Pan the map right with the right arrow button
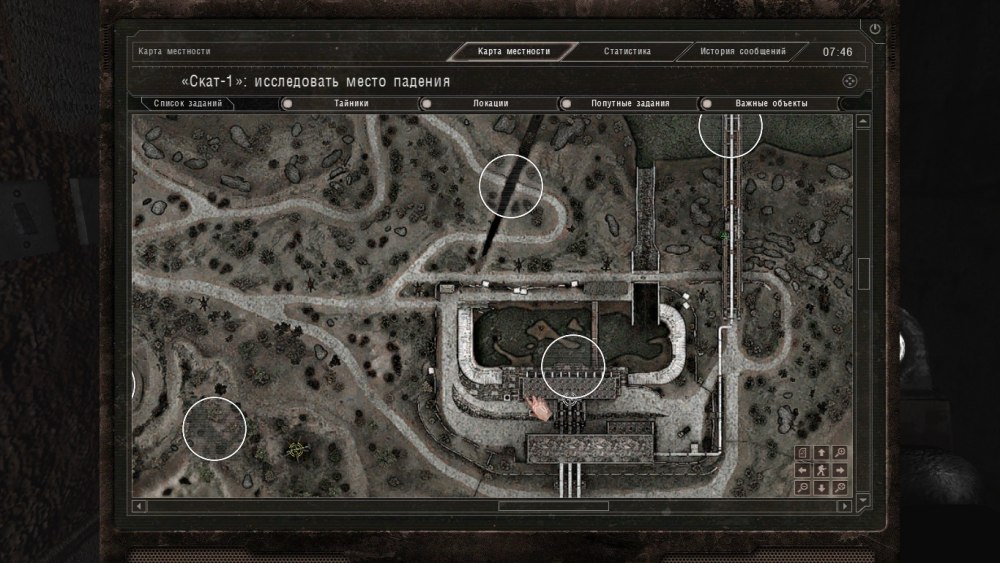 (x=840, y=470)
